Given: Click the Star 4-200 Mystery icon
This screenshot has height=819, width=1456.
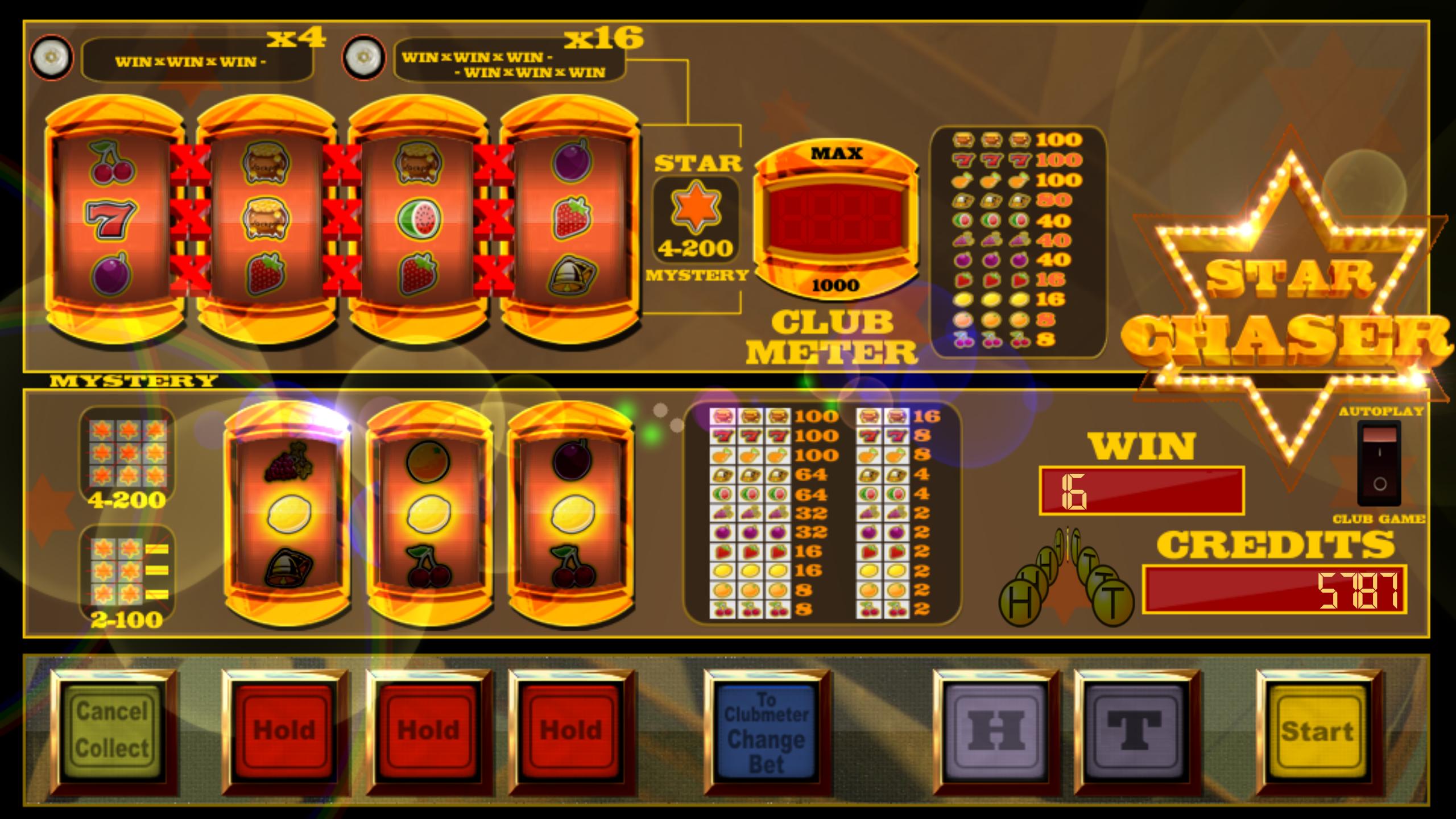Looking at the screenshot, I should [x=696, y=222].
